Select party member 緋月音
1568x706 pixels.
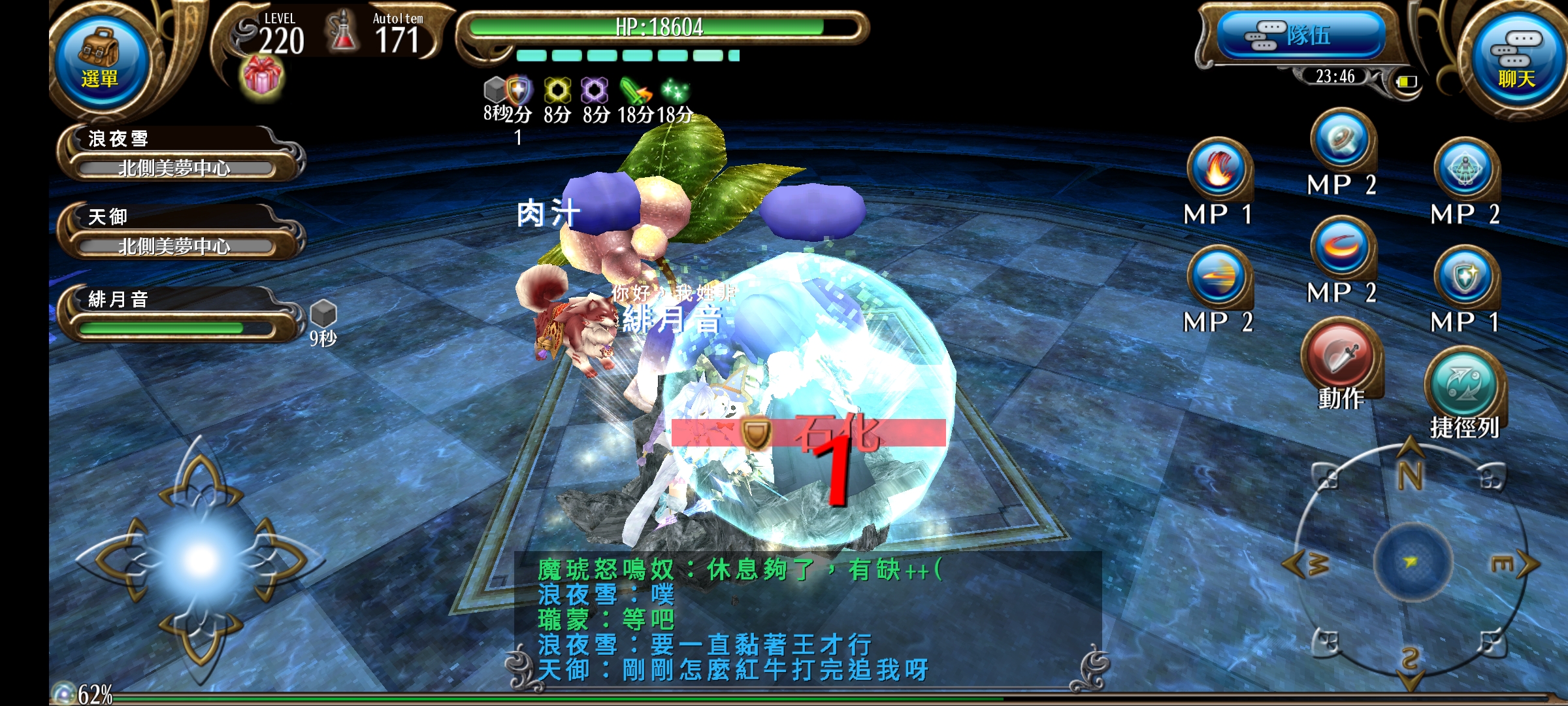[x=176, y=314]
